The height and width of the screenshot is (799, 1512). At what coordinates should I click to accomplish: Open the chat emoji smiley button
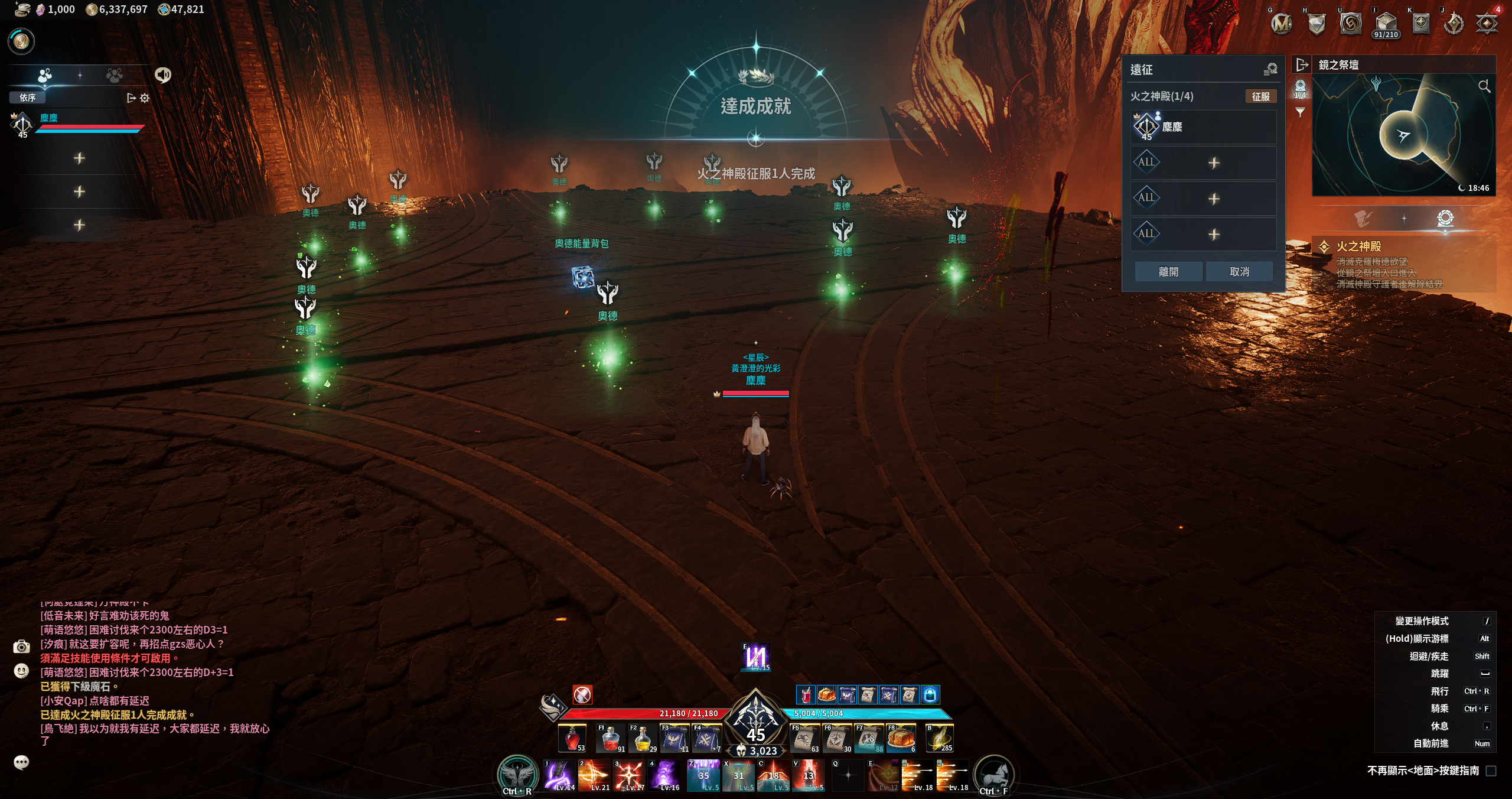coord(21,671)
